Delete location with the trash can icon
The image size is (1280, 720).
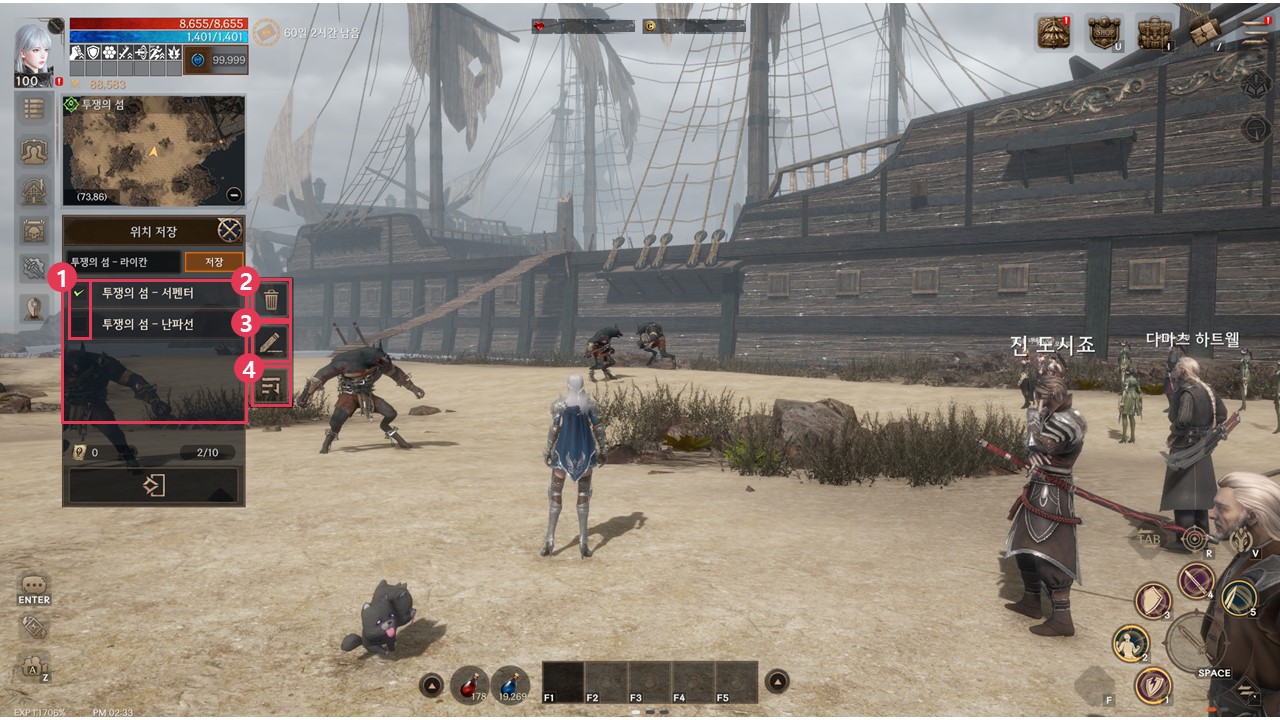(272, 299)
